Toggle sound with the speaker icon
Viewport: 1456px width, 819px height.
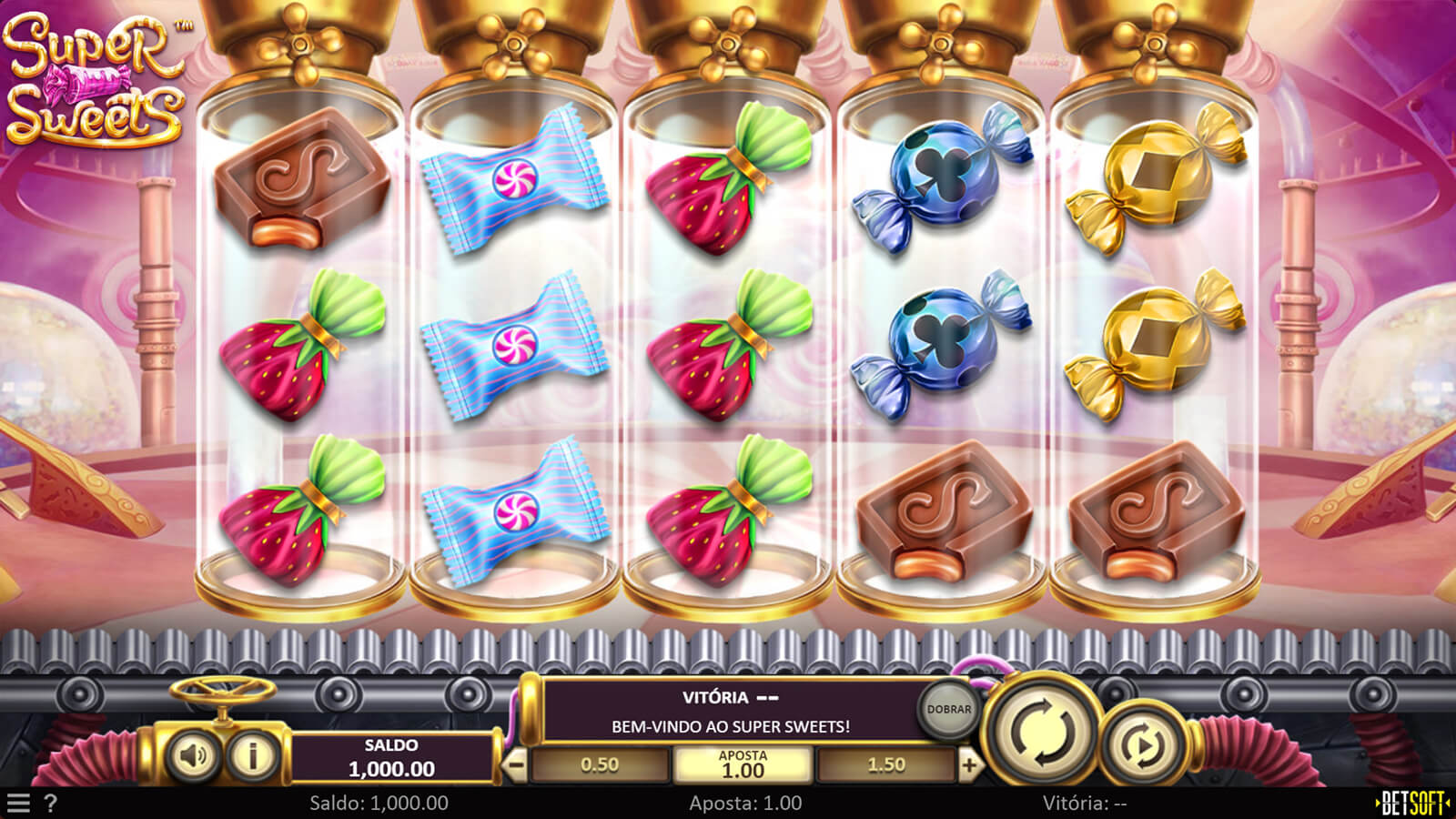click(193, 755)
